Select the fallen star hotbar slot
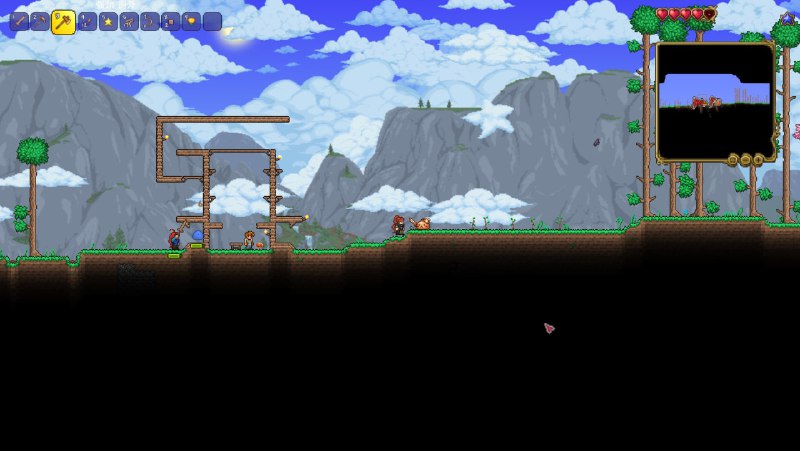This screenshot has height=451, width=800. 108,21
